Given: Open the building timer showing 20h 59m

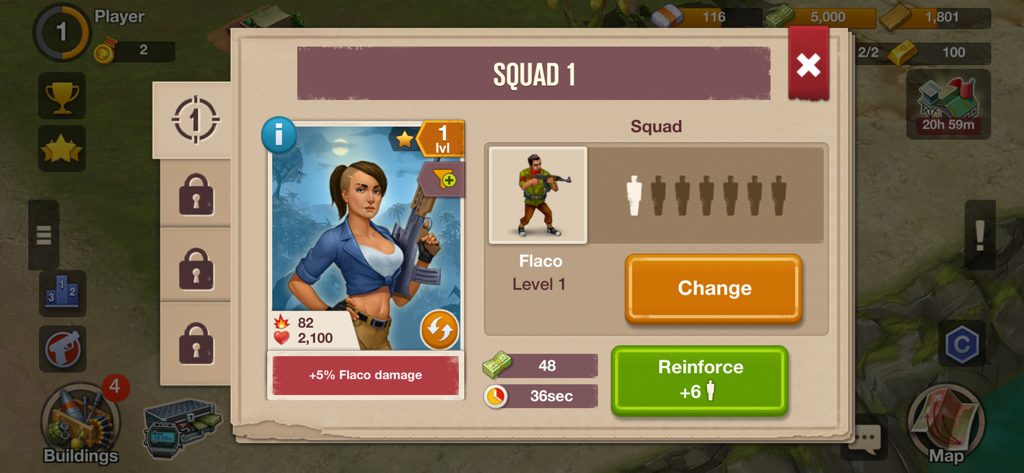Looking at the screenshot, I should 949,104.
